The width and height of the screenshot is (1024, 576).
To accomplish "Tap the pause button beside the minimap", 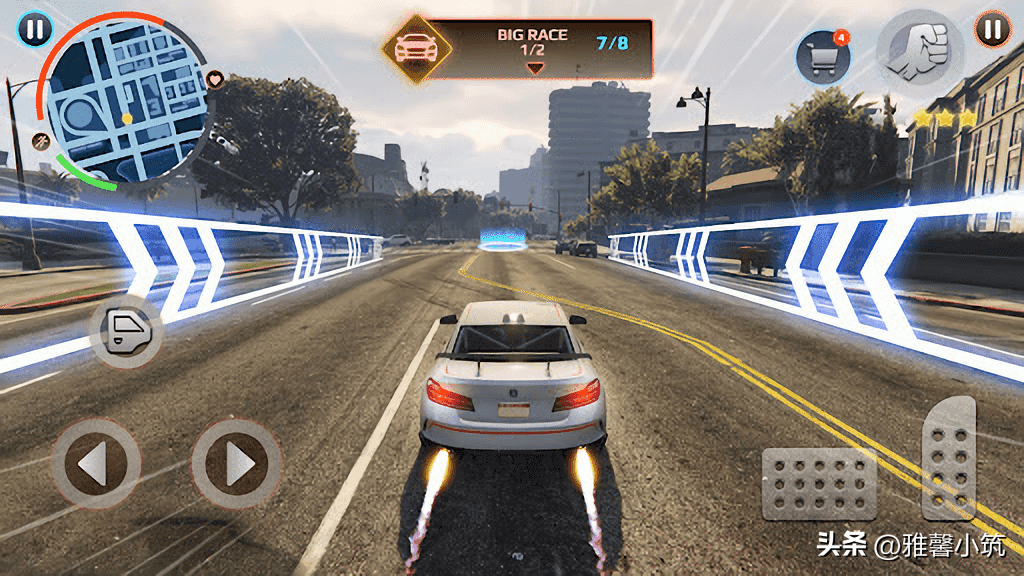I will pos(34,29).
